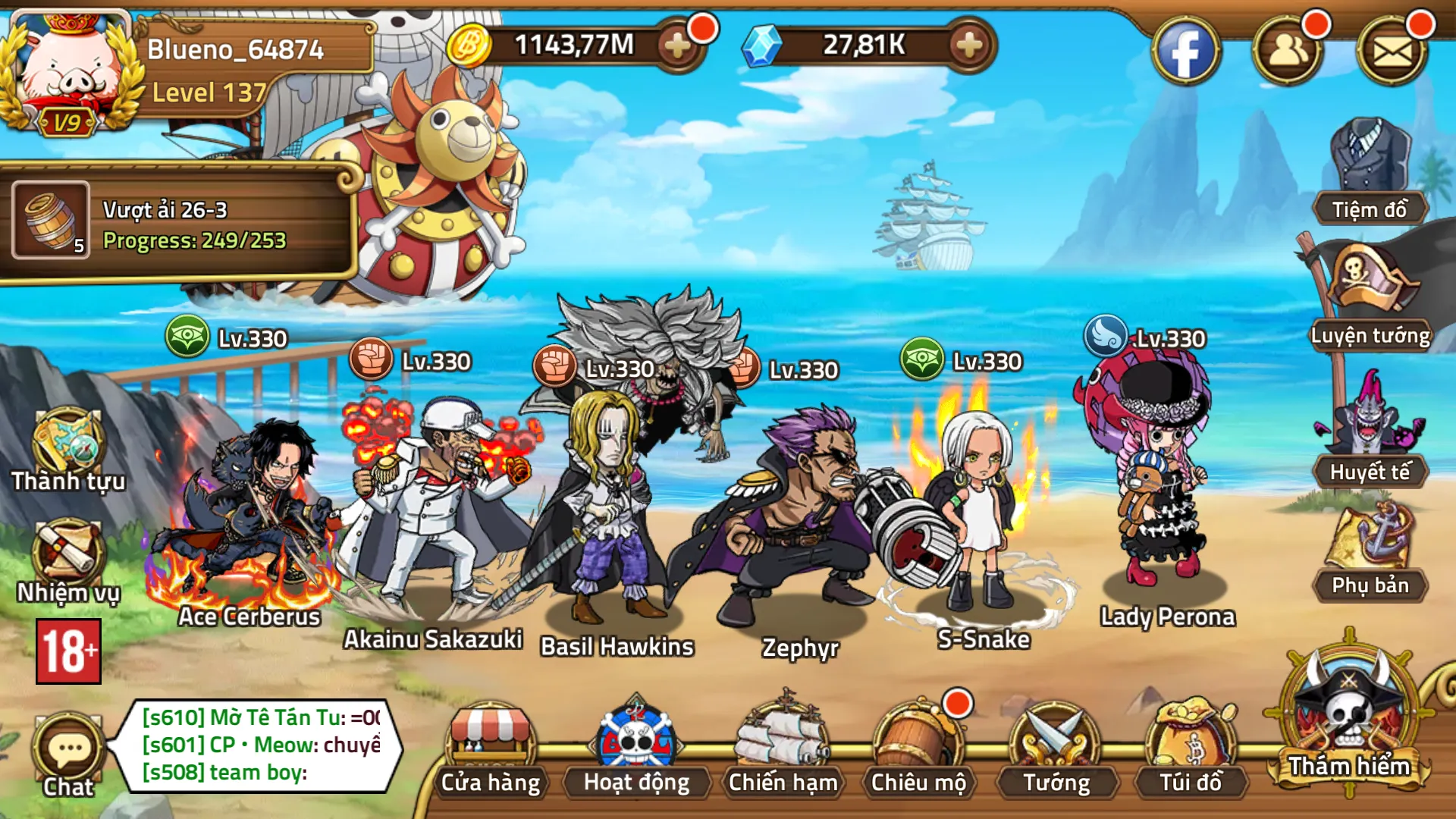Open the Tướng heroes menu
This screenshot has height=819, width=1456.
point(1056,747)
